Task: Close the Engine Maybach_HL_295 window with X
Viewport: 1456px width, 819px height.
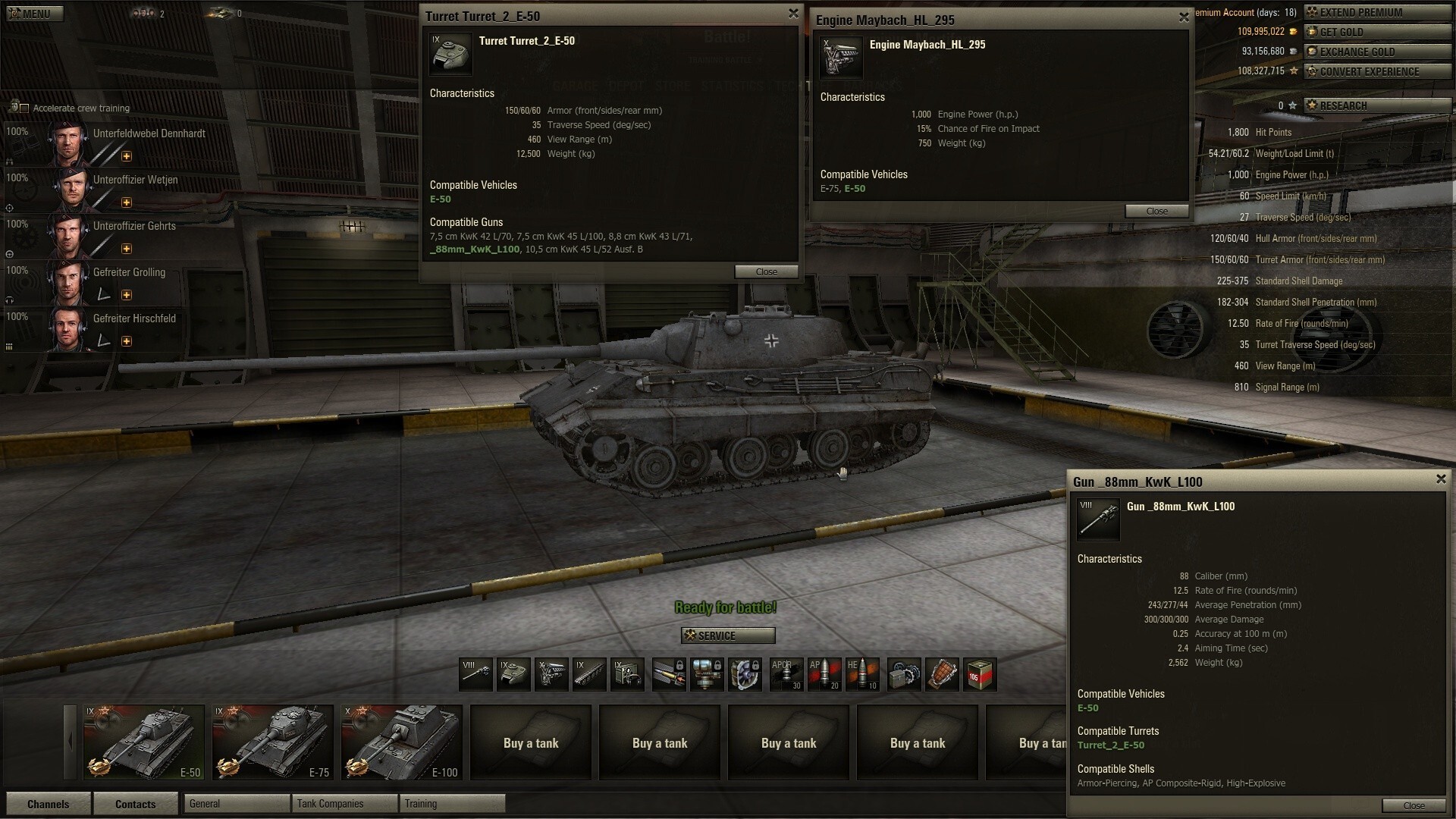Action: [x=1184, y=17]
